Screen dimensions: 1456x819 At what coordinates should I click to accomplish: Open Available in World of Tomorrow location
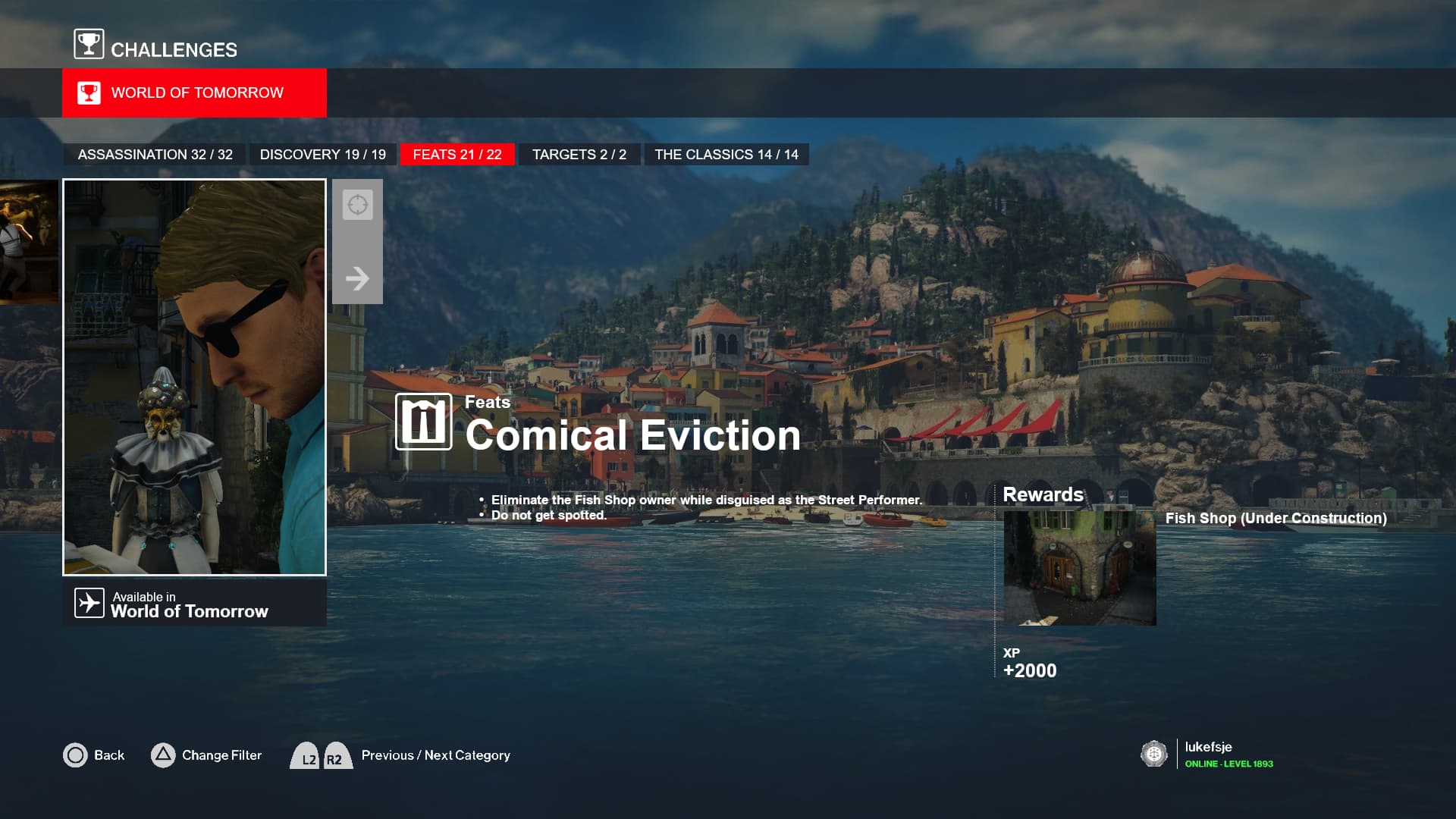194,604
